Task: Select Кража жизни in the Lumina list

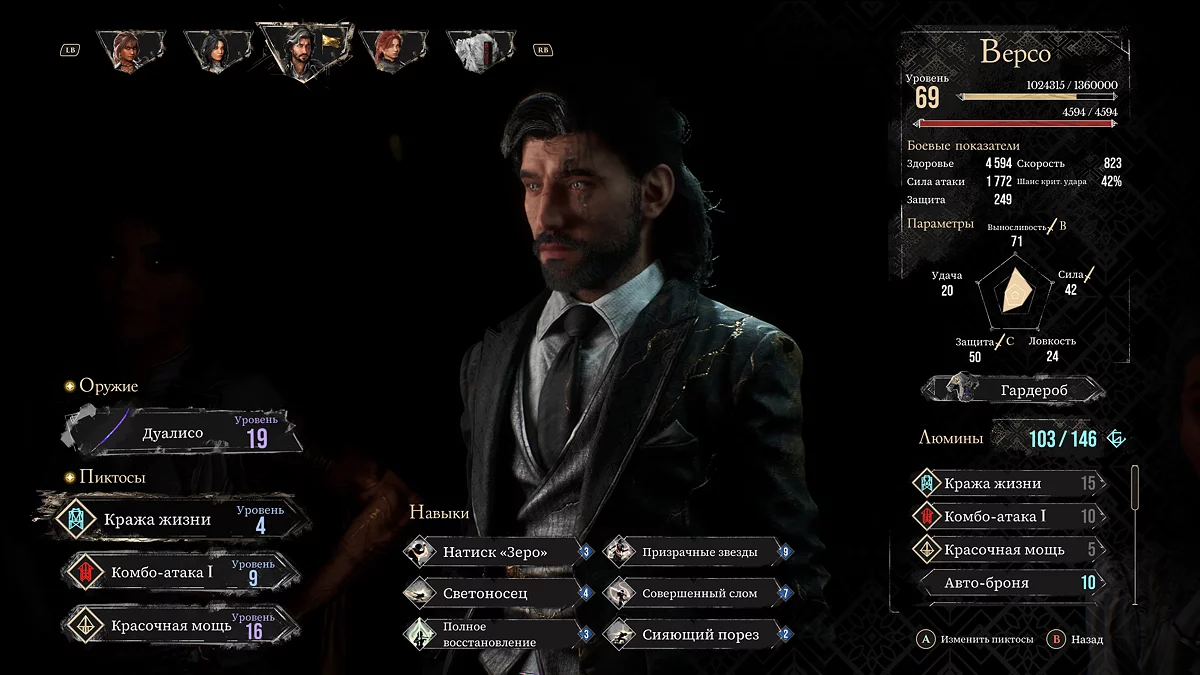Action: 1008,483
